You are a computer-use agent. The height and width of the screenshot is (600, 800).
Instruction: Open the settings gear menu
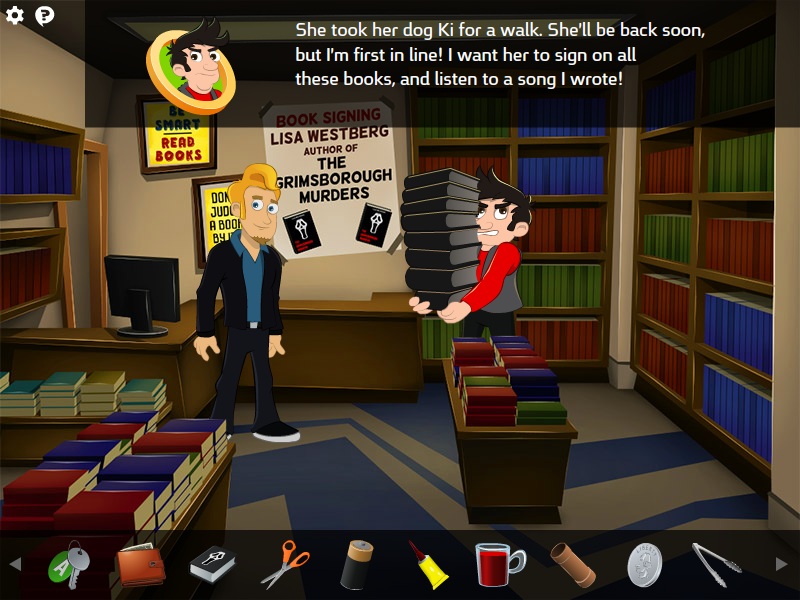15,16
